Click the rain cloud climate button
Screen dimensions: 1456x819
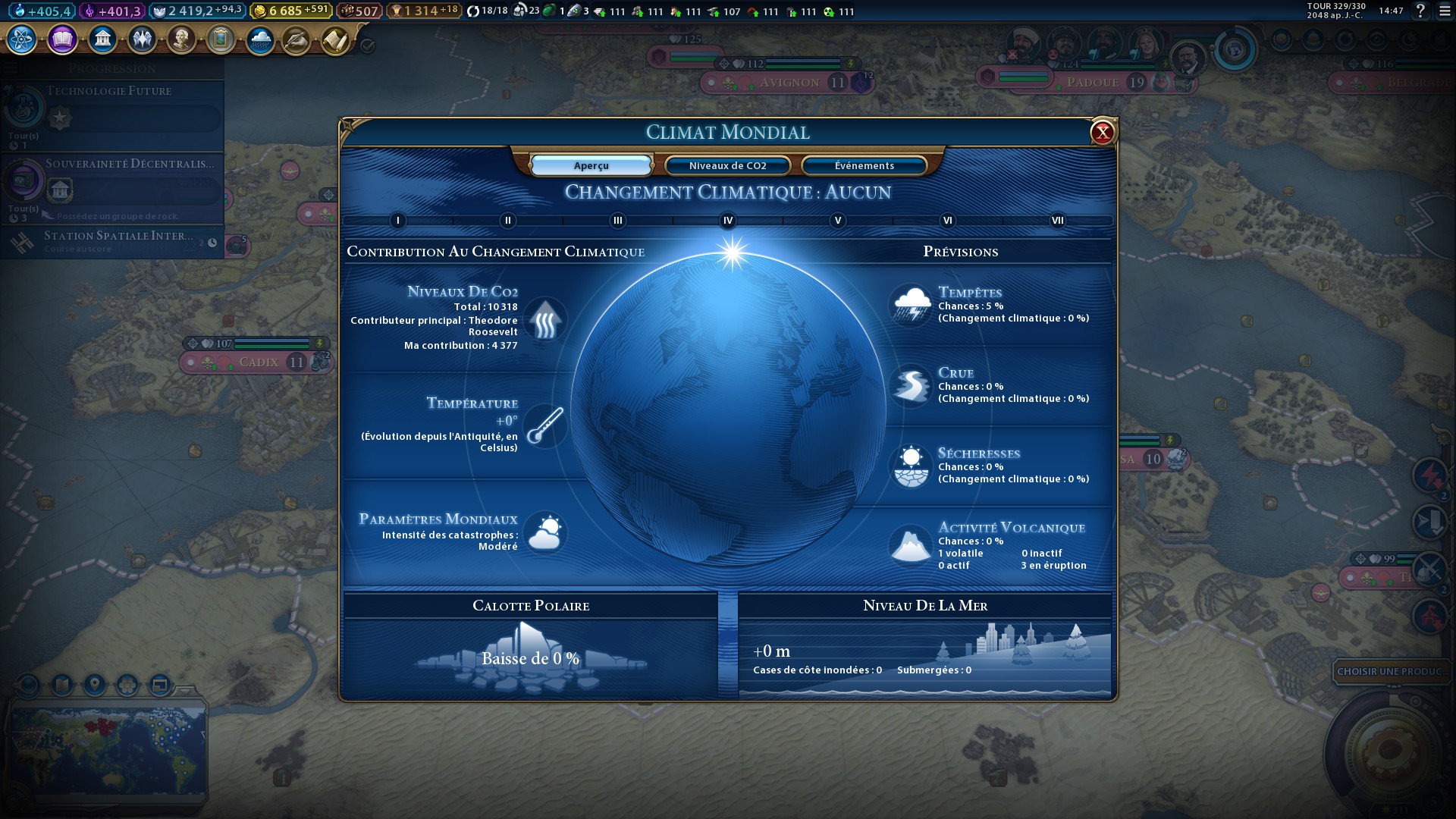260,39
